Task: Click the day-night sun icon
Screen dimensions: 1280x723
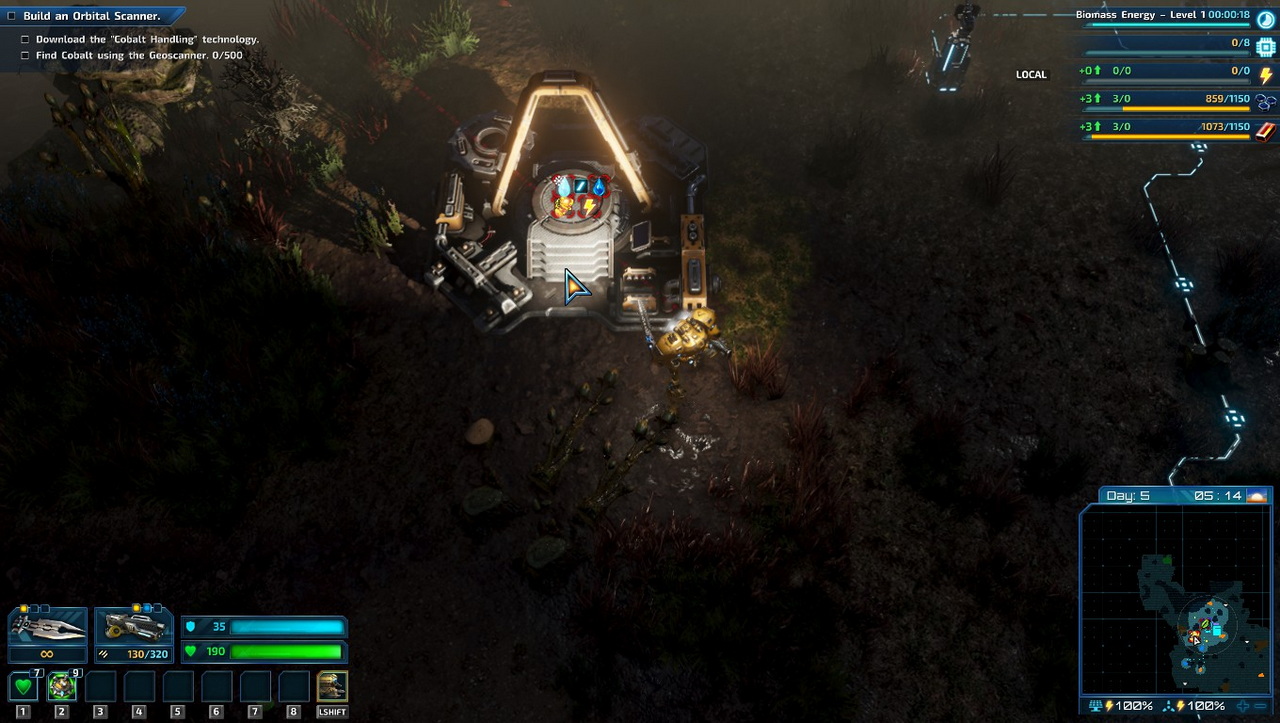Action: pyautogui.click(x=1257, y=496)
